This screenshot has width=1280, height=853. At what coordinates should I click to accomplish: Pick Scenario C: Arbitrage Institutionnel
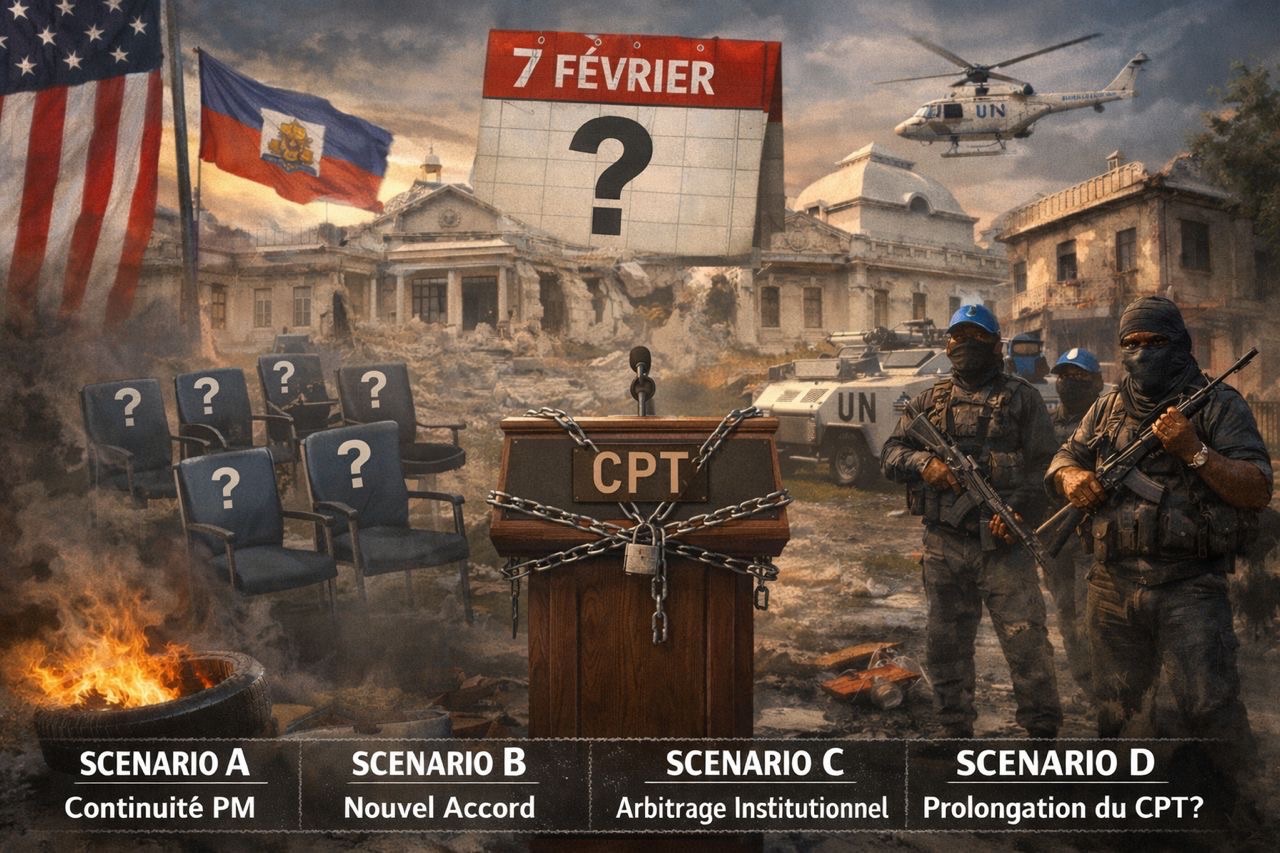(x=752, y=785)
